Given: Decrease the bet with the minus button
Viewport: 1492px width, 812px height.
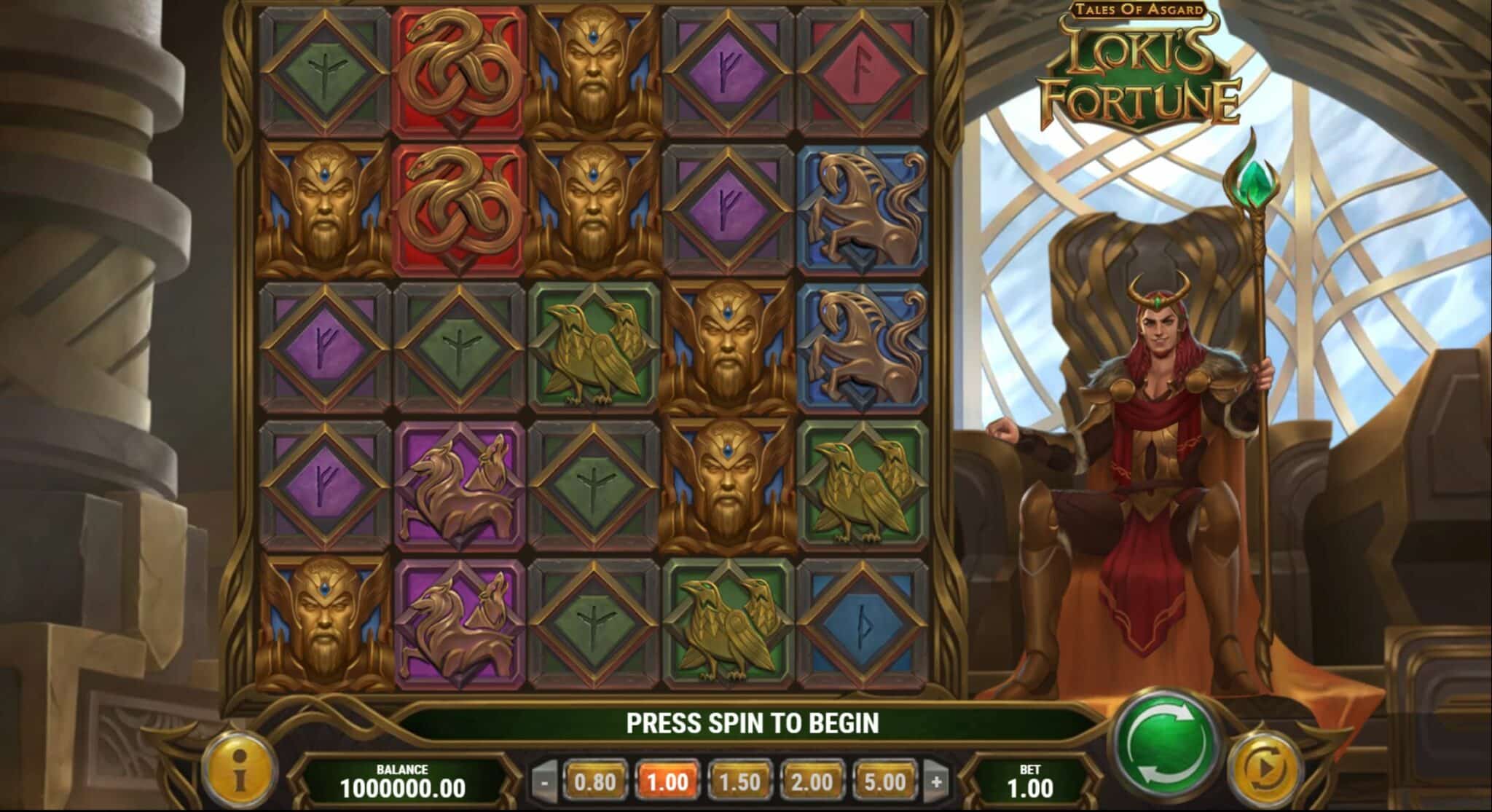Looking at the screenshot, I should (545, 783).
